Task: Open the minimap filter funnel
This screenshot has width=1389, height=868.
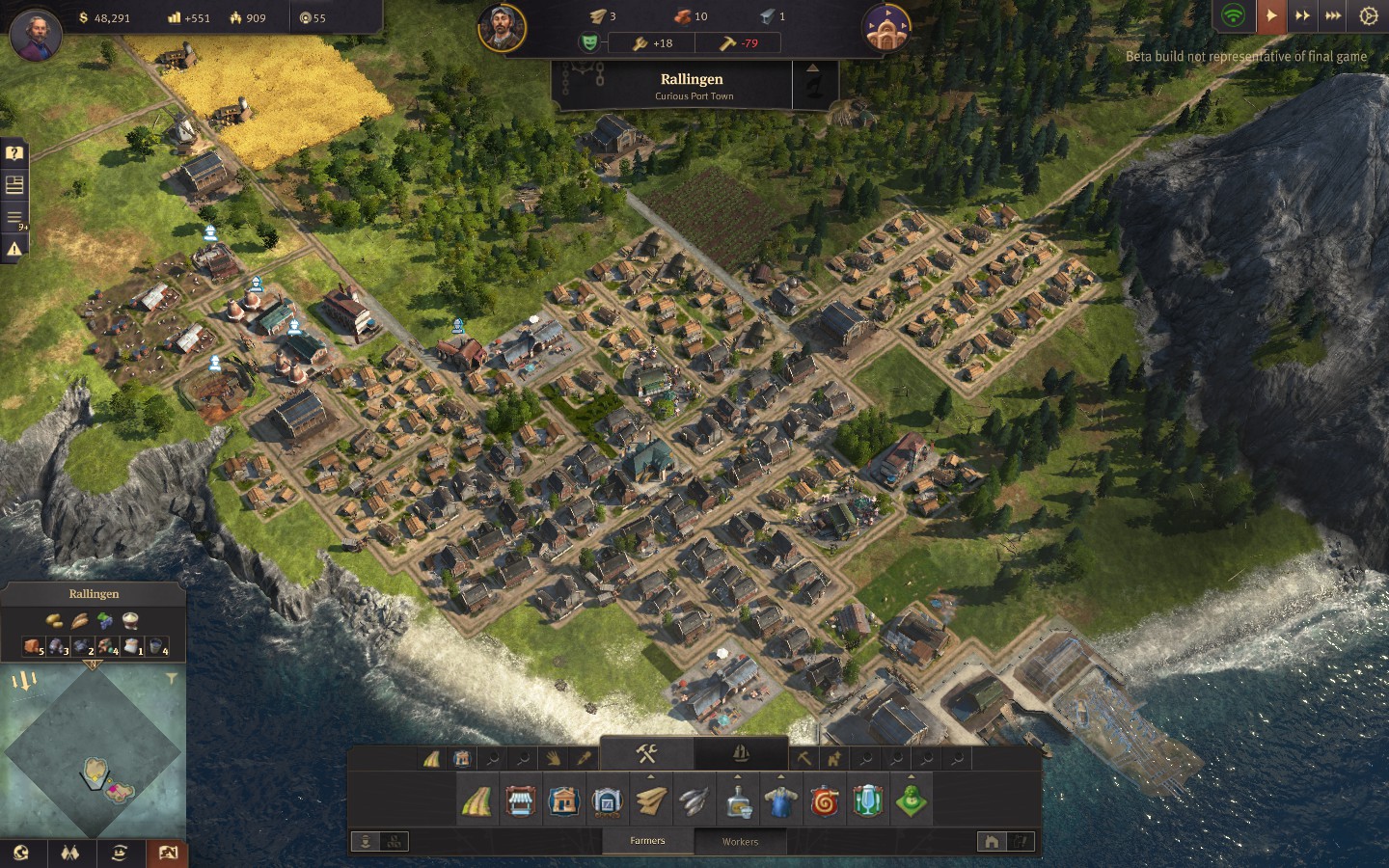Action: point(171,679)
